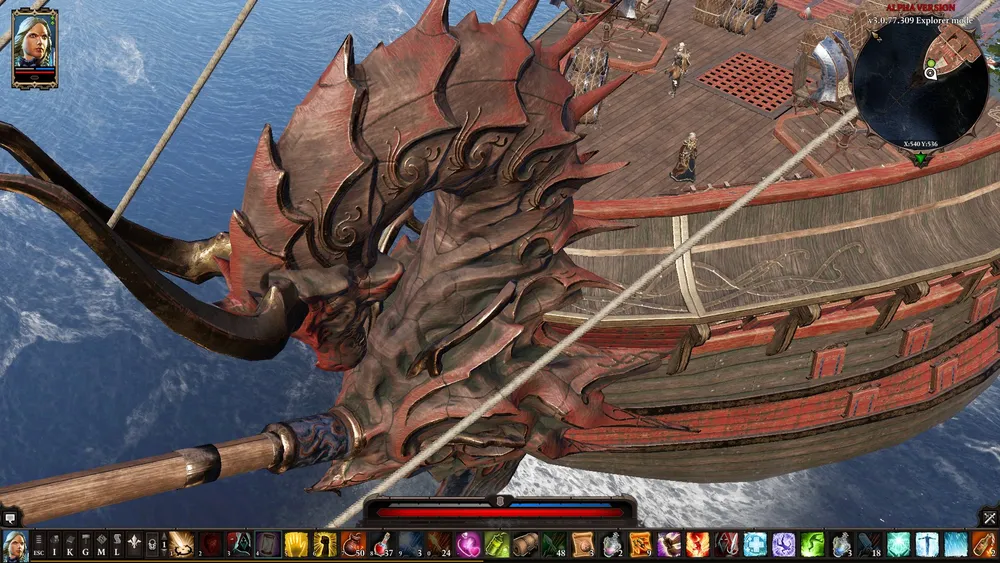Screen dimensions: 1000x563
Task: Open the skills panel with the K button
Action: coord(72,547)
